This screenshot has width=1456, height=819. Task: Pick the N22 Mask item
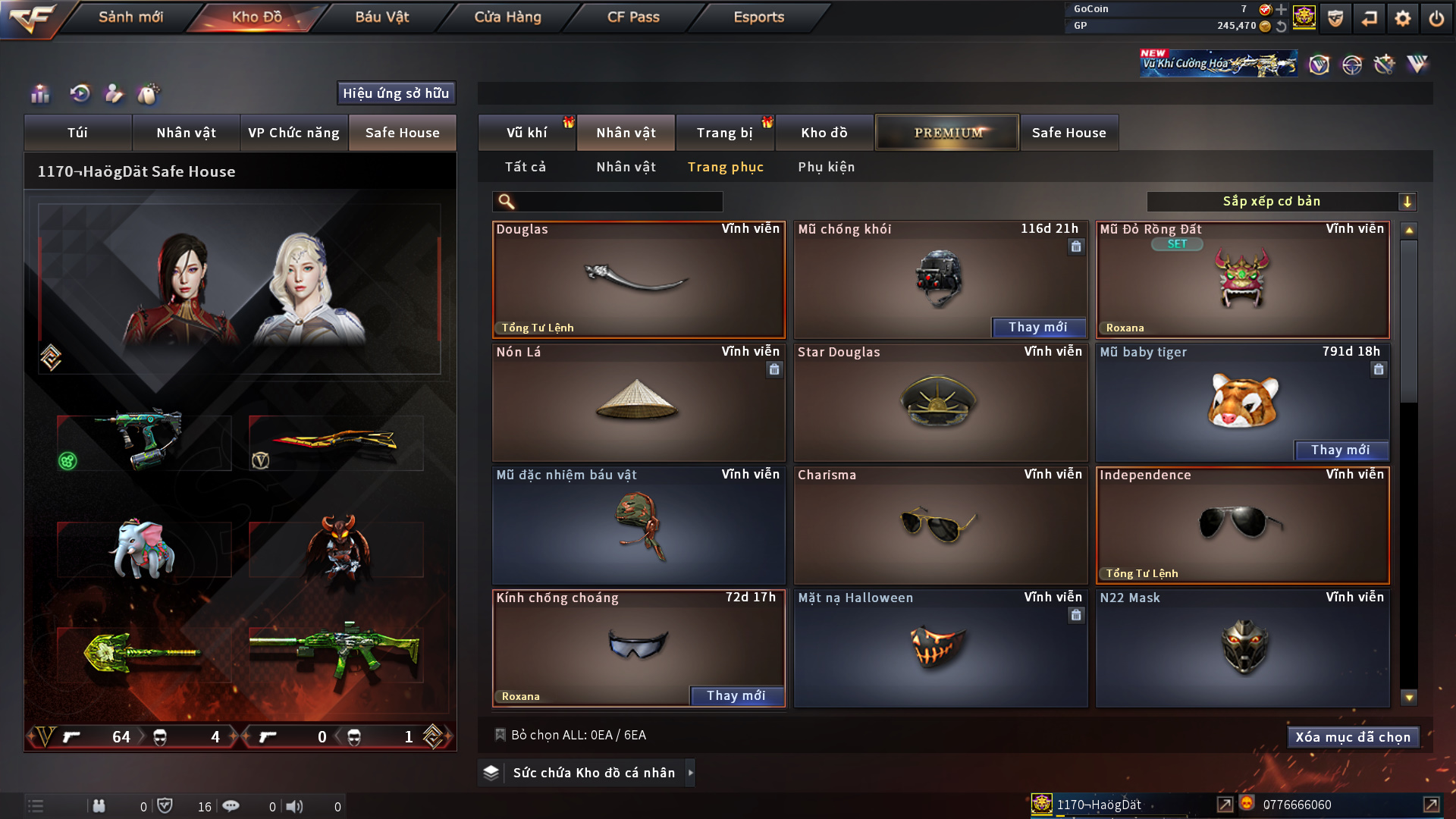tap(1242, 648)
